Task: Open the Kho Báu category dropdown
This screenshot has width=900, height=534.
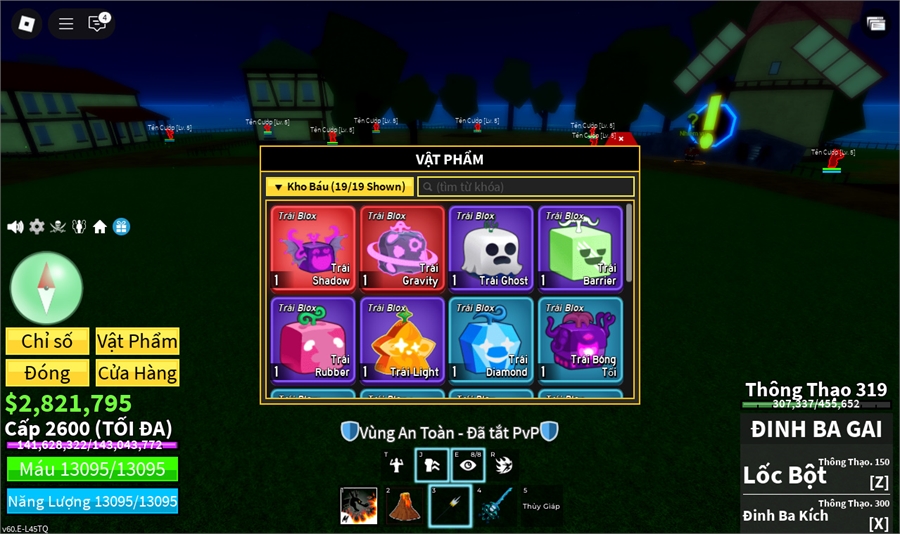Action: [x=339, y=187]
